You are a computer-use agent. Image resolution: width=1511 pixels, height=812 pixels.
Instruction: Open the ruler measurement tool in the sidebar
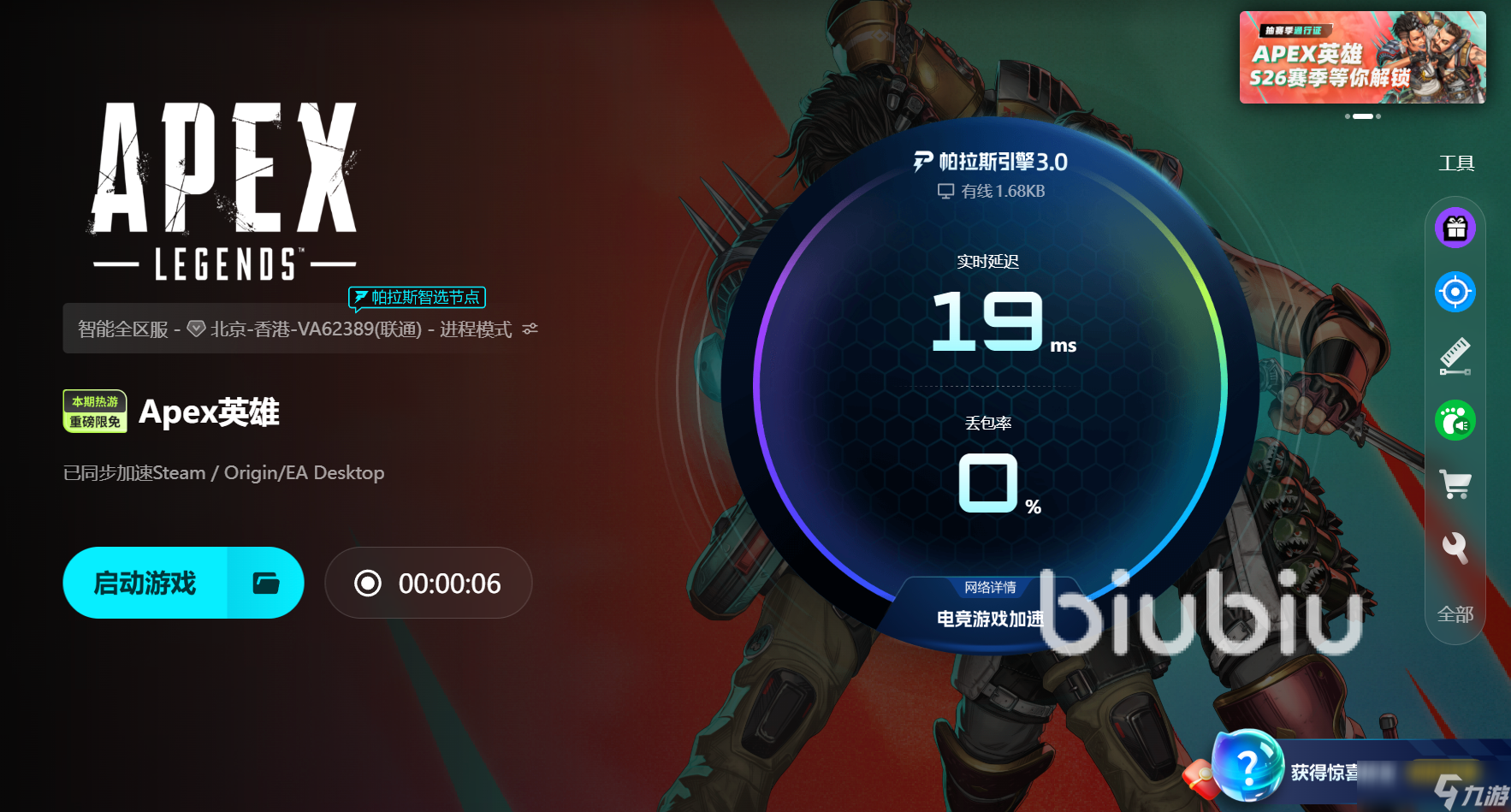click(1455, 355)
